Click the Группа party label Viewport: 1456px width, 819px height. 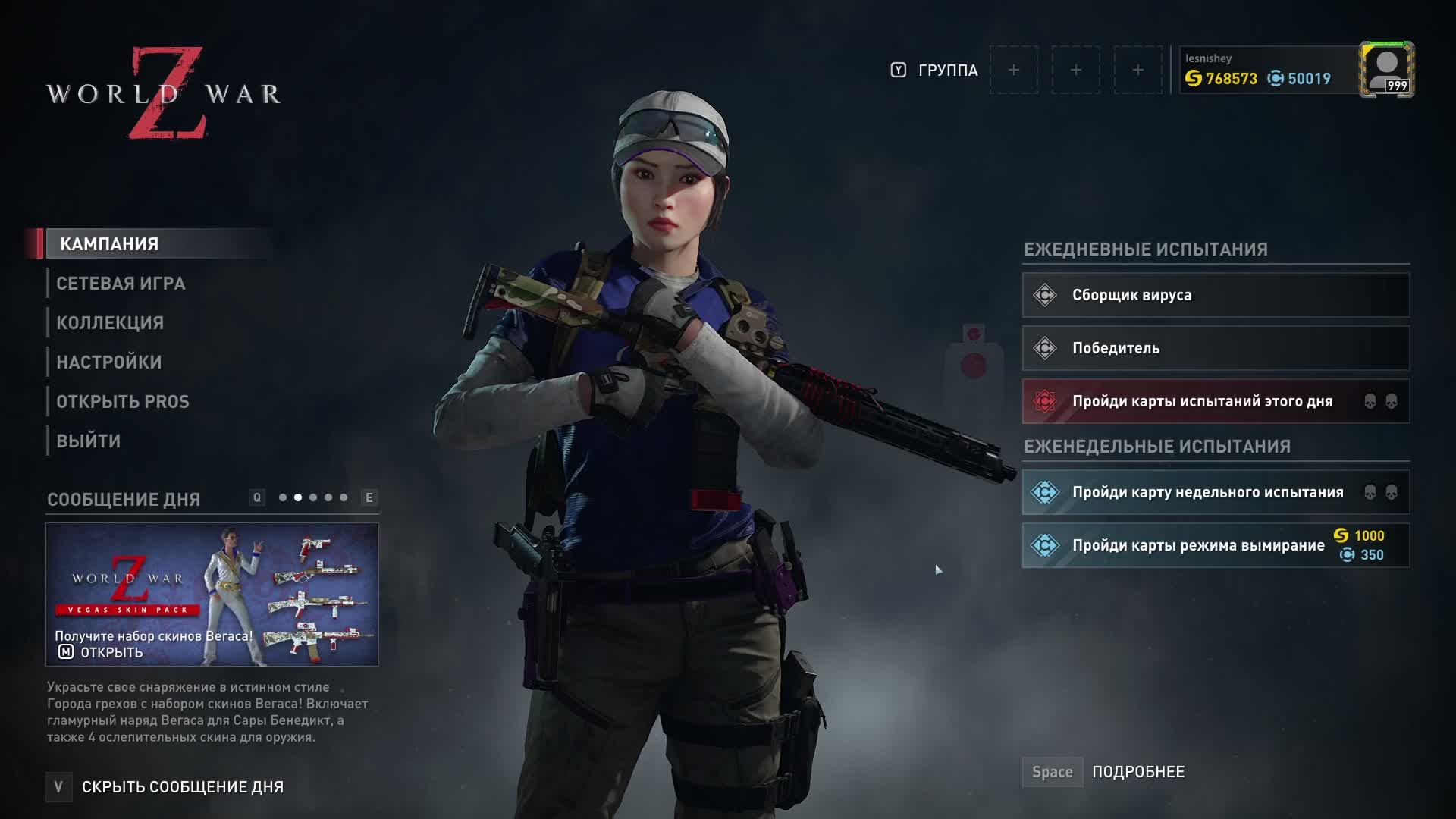click(x=947, y=71)
